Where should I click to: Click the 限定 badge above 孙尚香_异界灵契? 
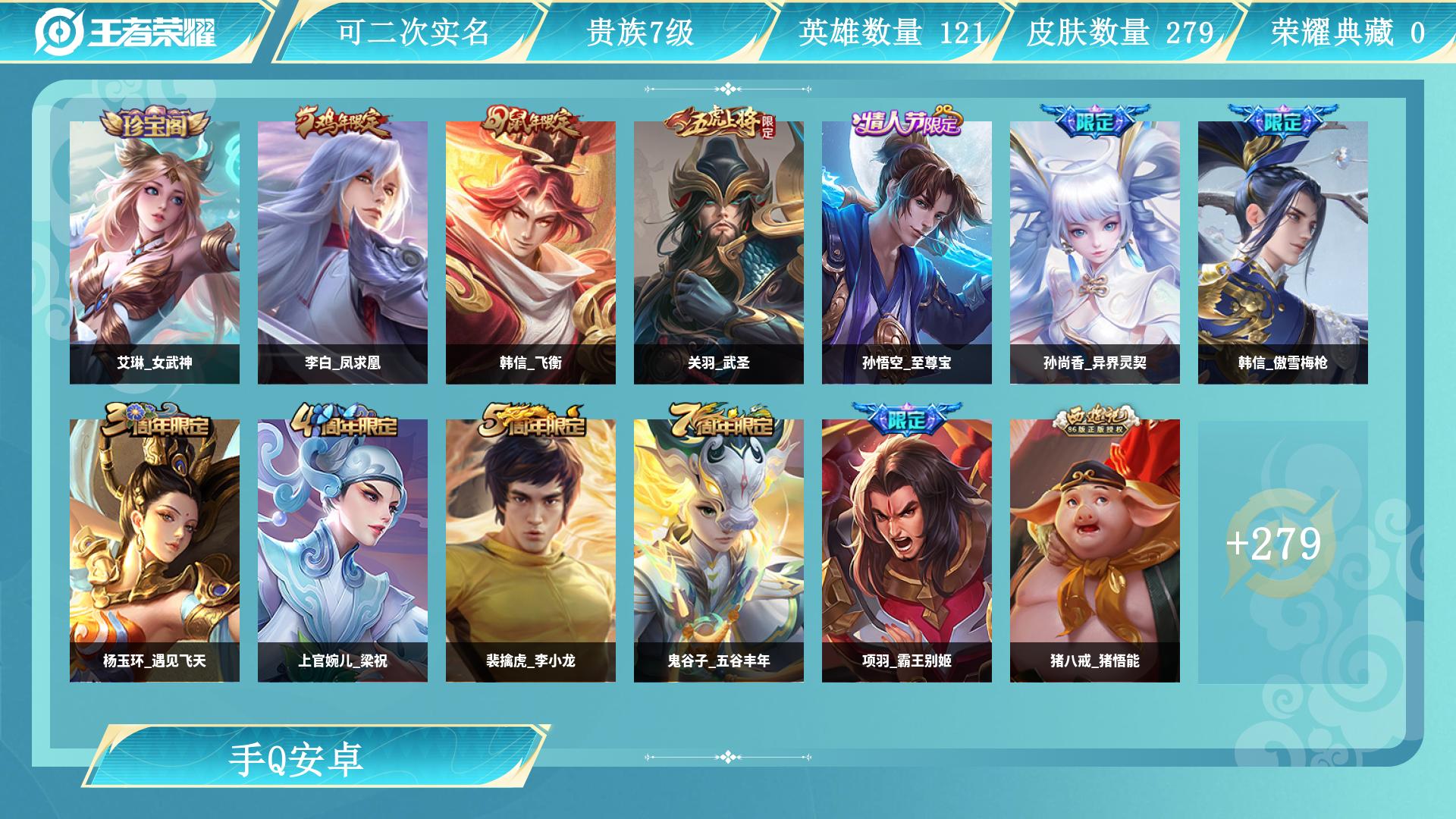(1094, 120)
